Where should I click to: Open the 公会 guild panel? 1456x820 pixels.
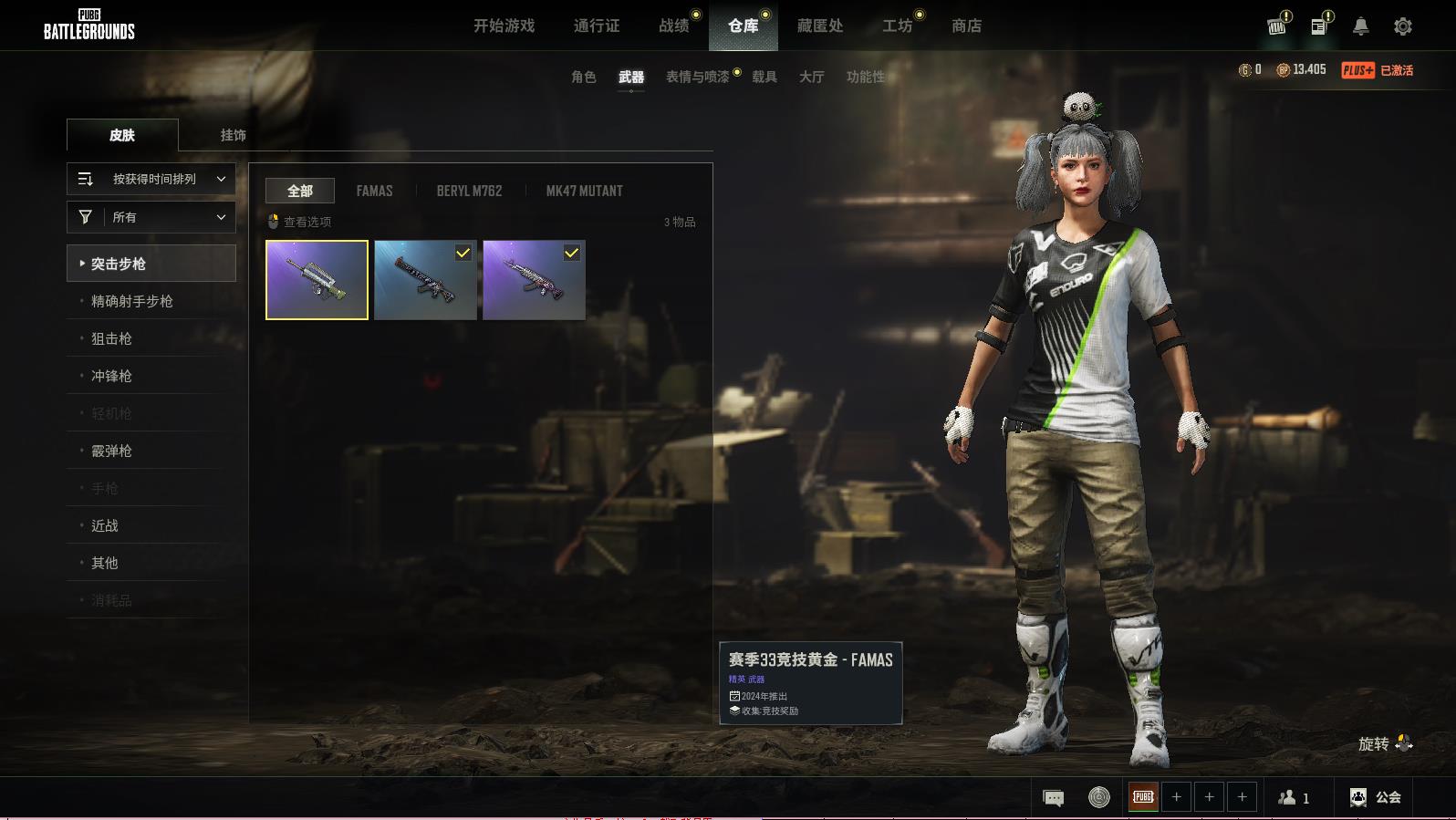point(1376,797)
